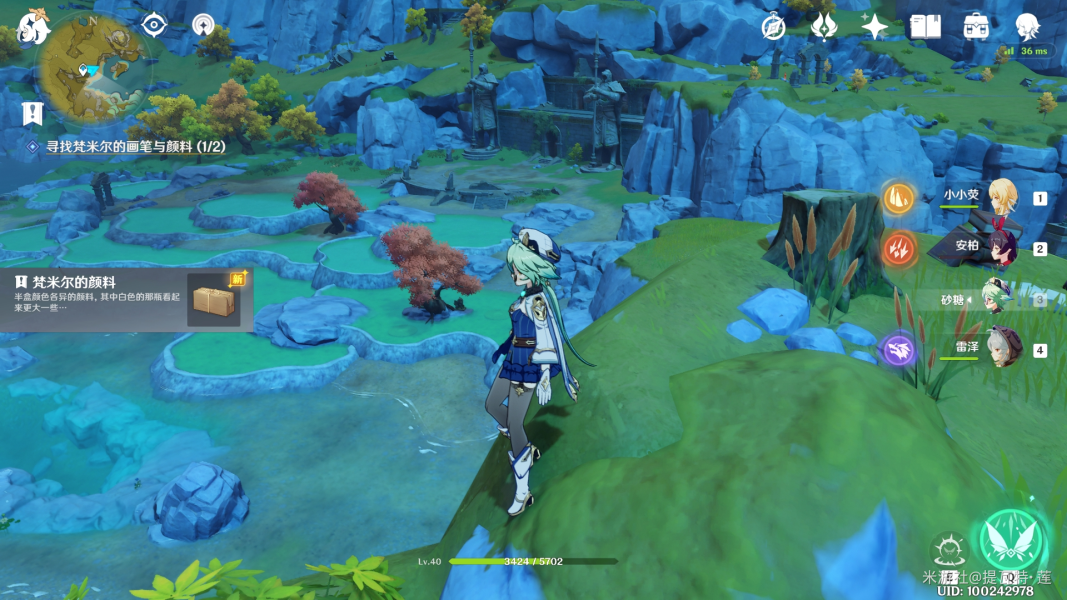This screenshot has width=1067, height=600.
Task: Open the quest log banner icon
Action: pos(33,112)
